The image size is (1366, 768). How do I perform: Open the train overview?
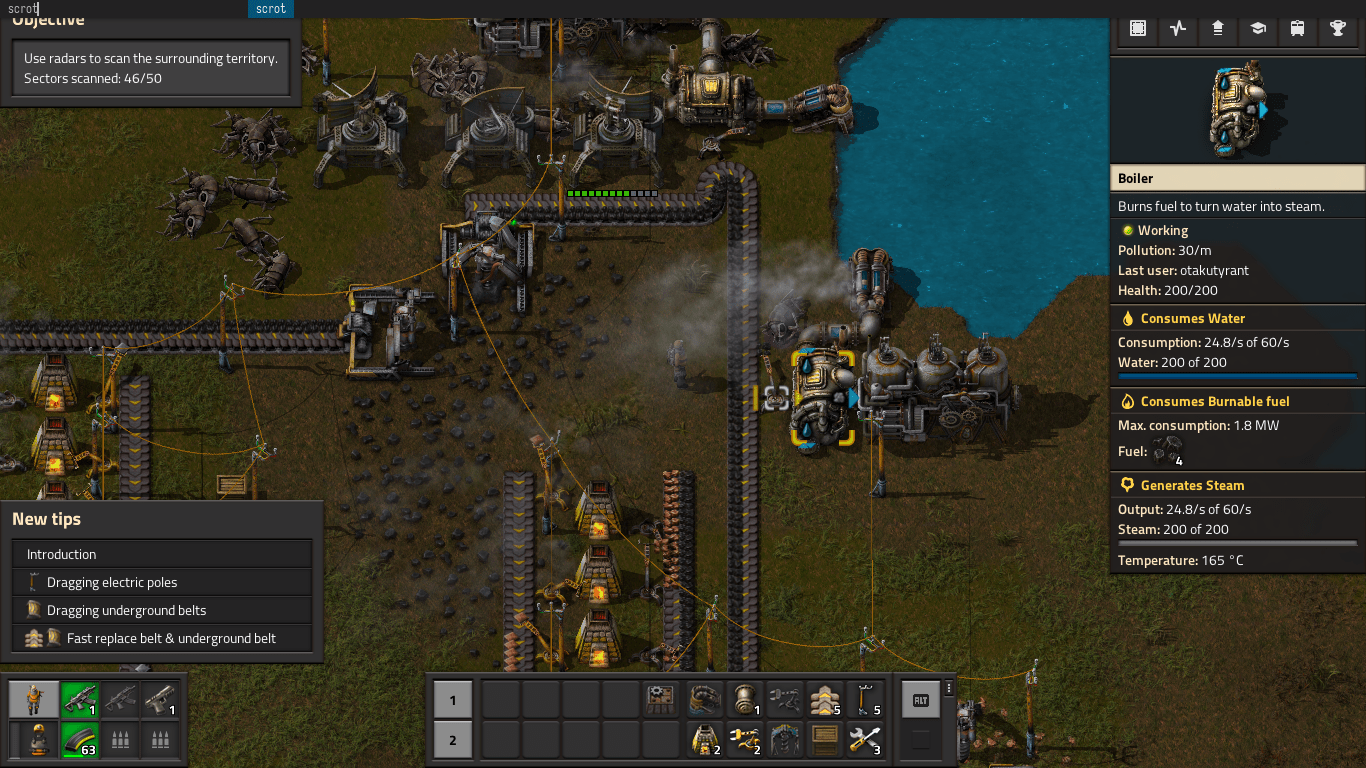(1298, 29)
